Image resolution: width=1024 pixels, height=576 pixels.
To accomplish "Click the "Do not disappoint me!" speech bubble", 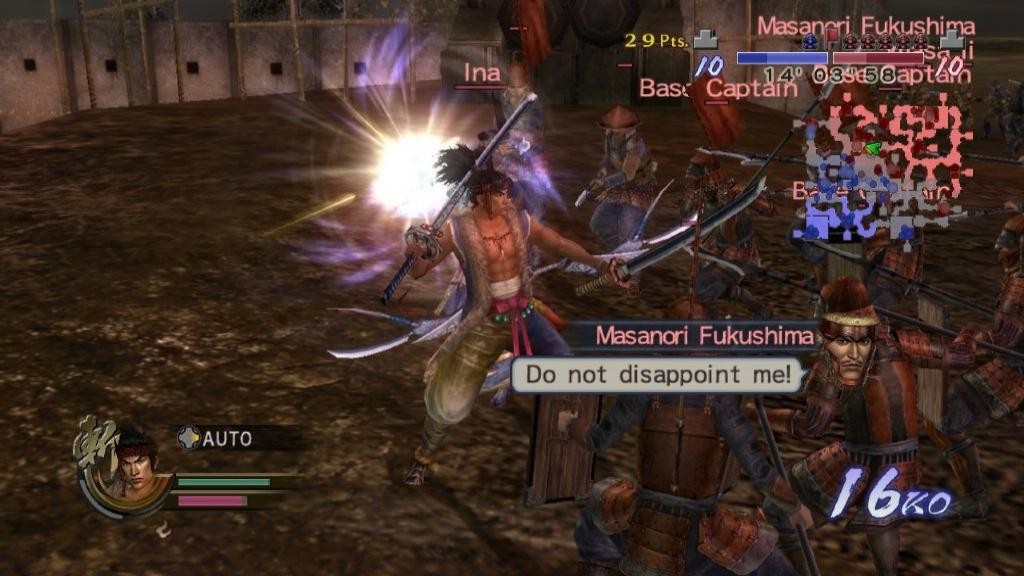I will [x=664, y=376].
